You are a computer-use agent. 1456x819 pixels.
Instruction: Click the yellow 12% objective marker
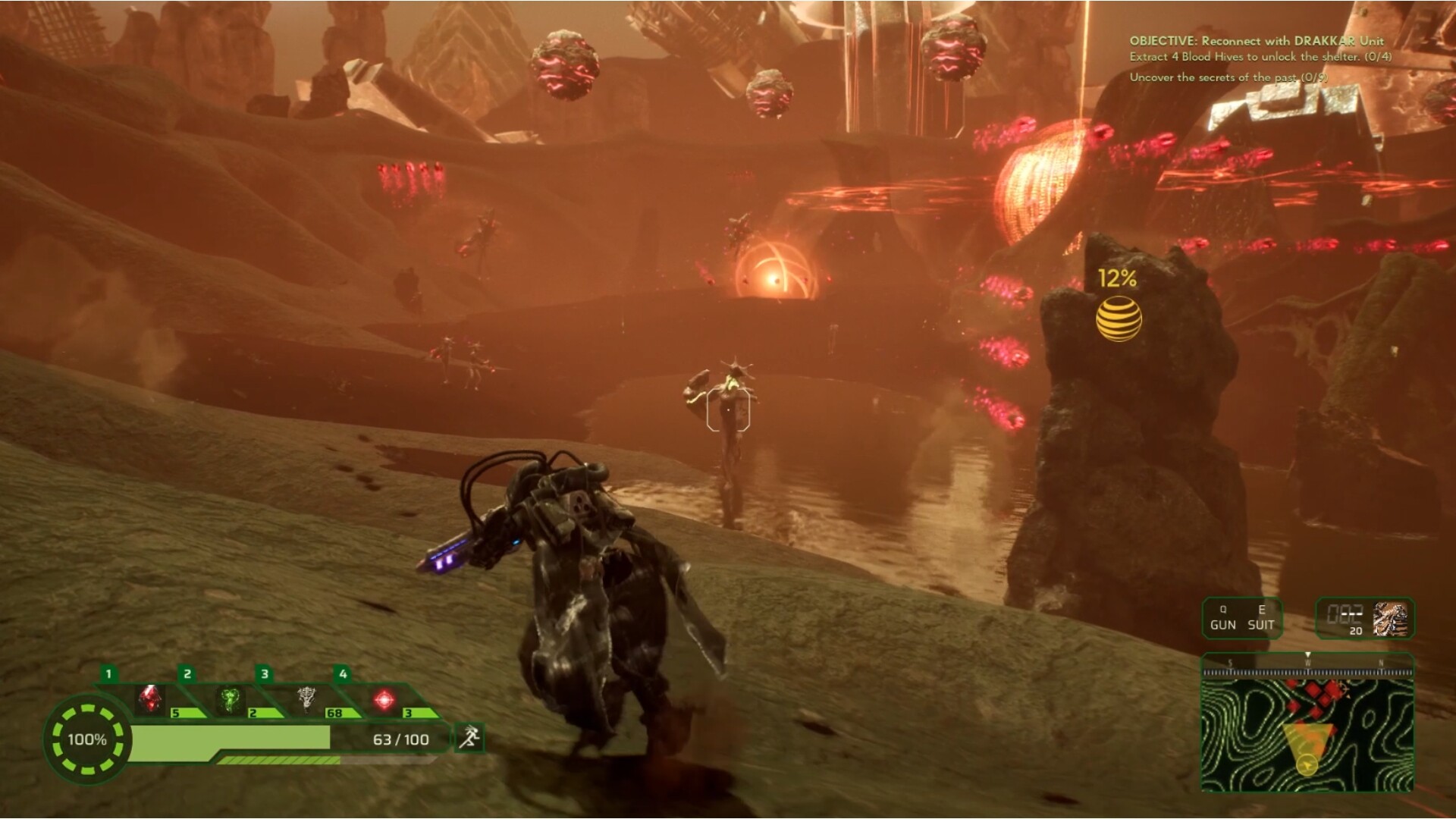click(x=1118, y=317)
